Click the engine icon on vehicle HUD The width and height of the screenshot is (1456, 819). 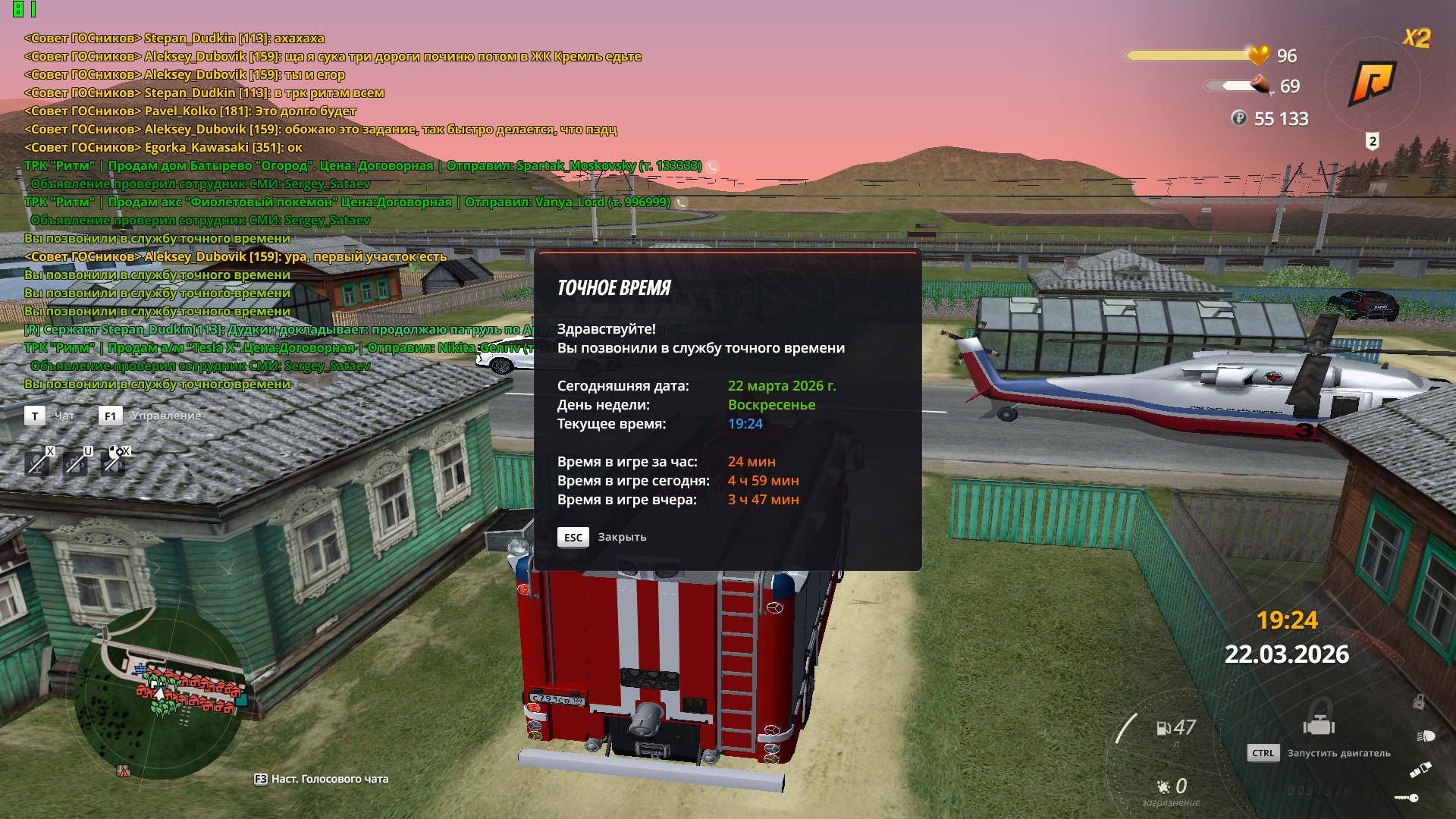click(1319, 726)
